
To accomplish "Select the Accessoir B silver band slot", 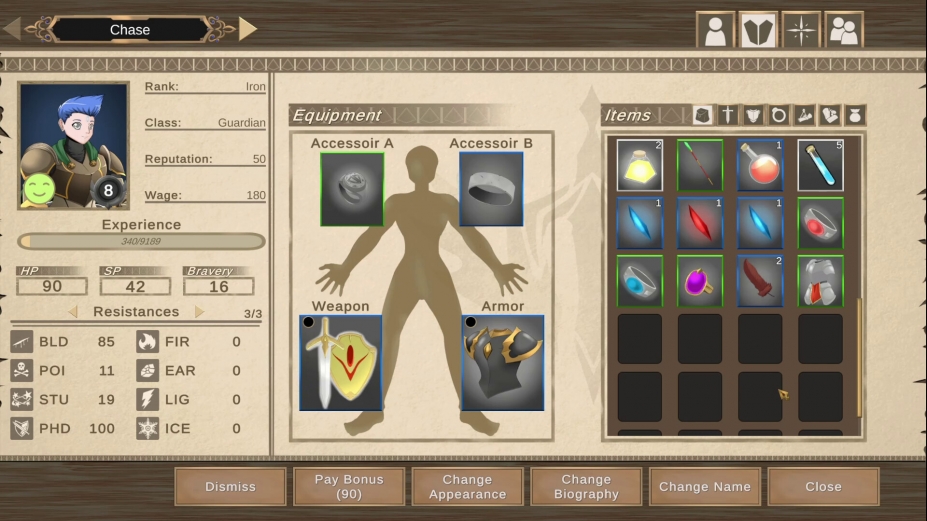I will click(491, 189).
